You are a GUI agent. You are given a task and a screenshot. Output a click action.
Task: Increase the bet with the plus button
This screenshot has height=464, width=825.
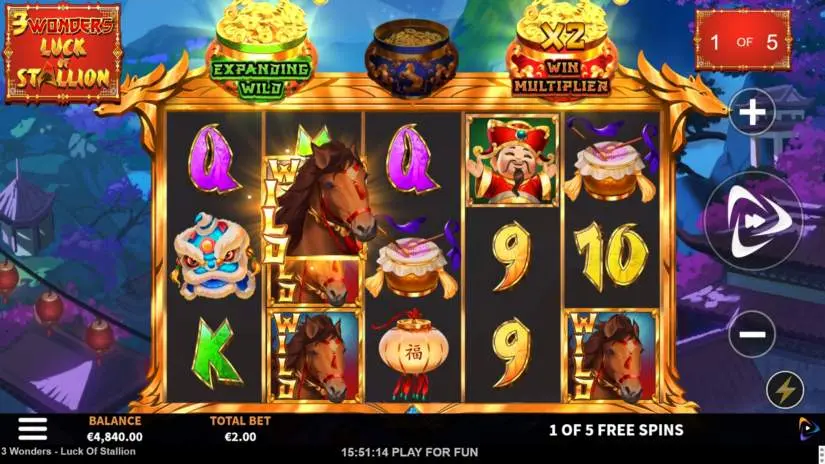[751, 112]
